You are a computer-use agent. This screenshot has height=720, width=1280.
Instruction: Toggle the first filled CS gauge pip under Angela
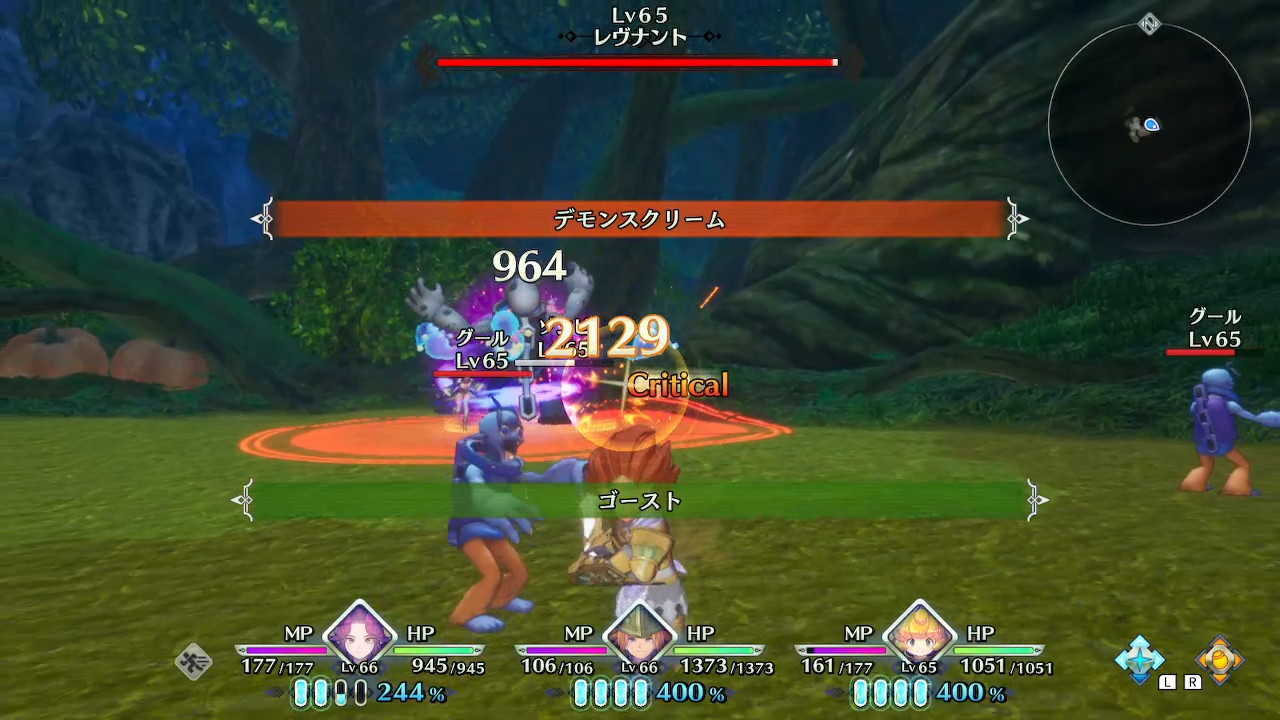[x=302, y=692]
